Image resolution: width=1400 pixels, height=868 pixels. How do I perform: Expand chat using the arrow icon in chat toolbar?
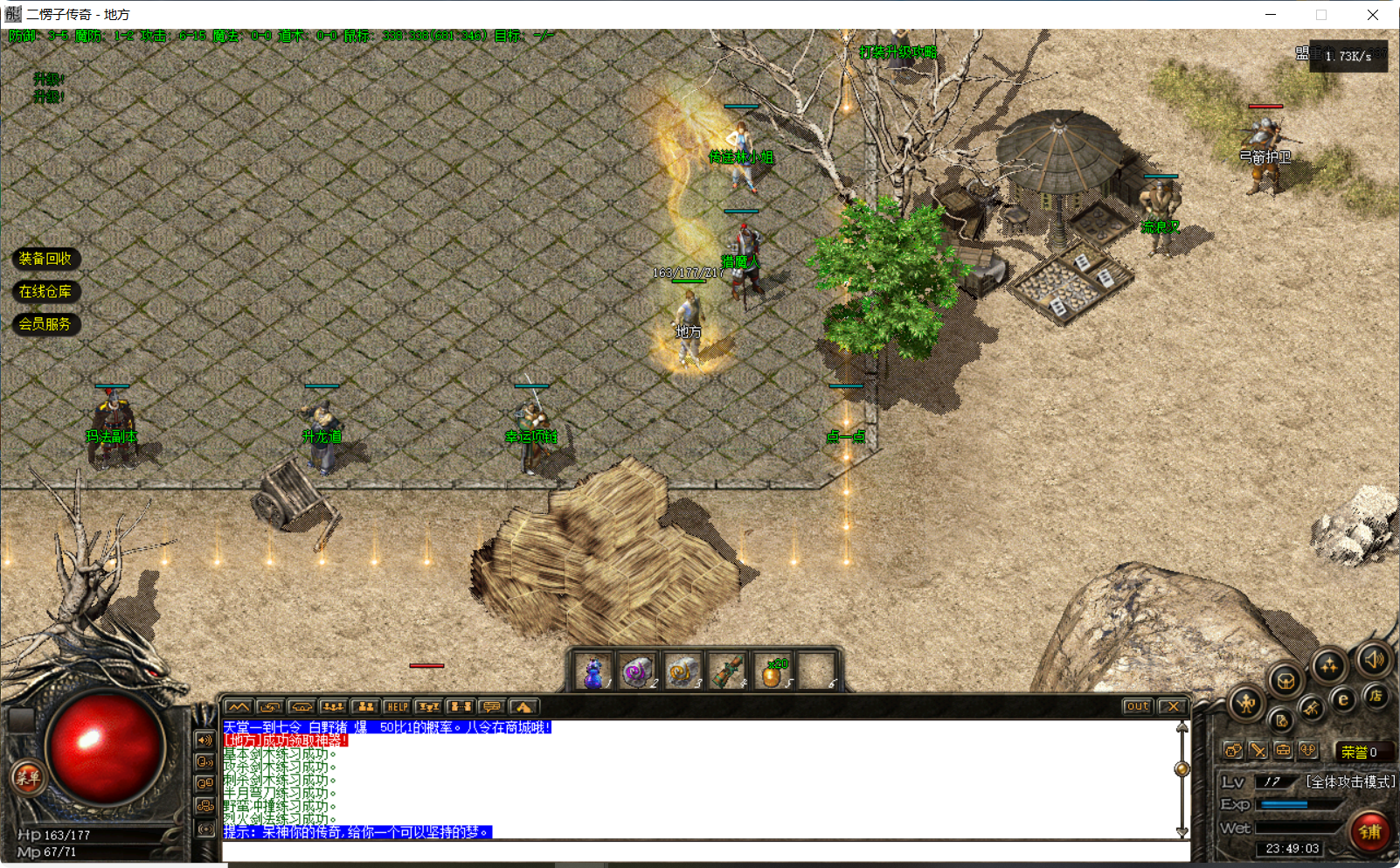pyautogui.click(x=523, y=708)
